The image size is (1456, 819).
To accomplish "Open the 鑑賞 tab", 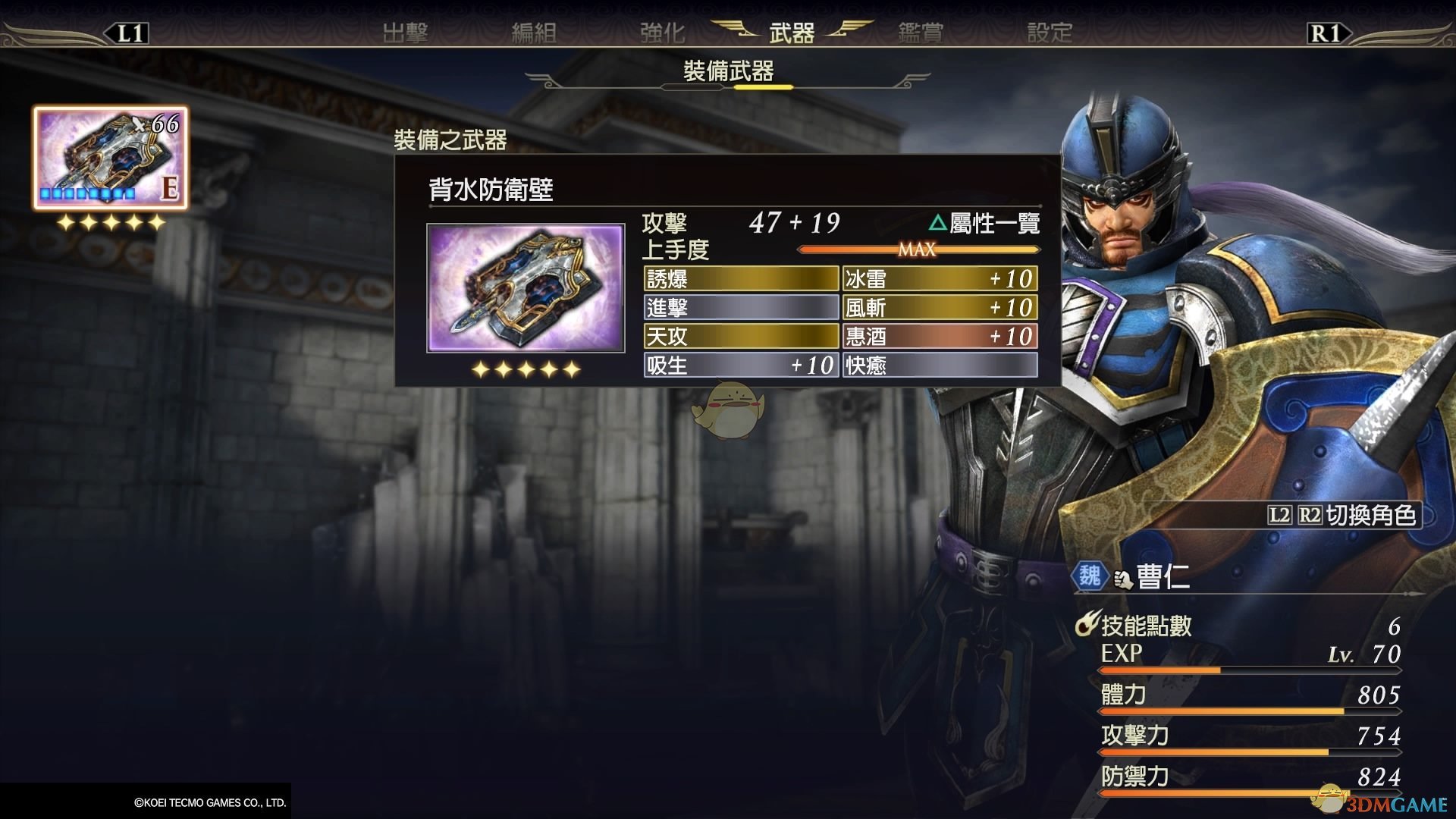I will click(921, 33).
